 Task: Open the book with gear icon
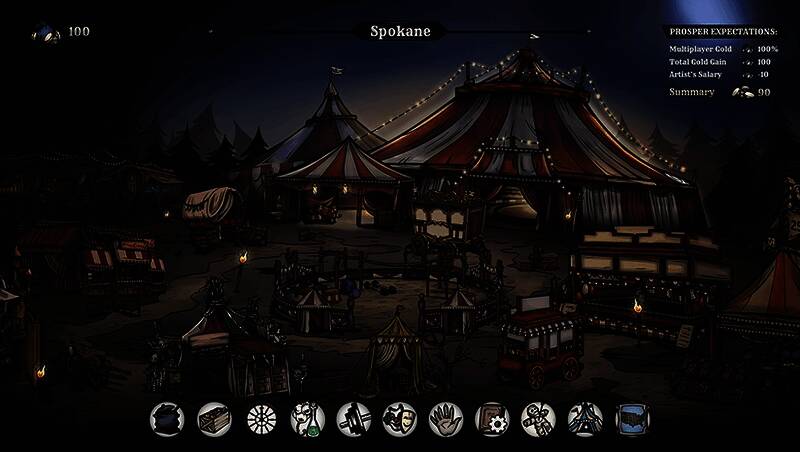tap(493, 419)
